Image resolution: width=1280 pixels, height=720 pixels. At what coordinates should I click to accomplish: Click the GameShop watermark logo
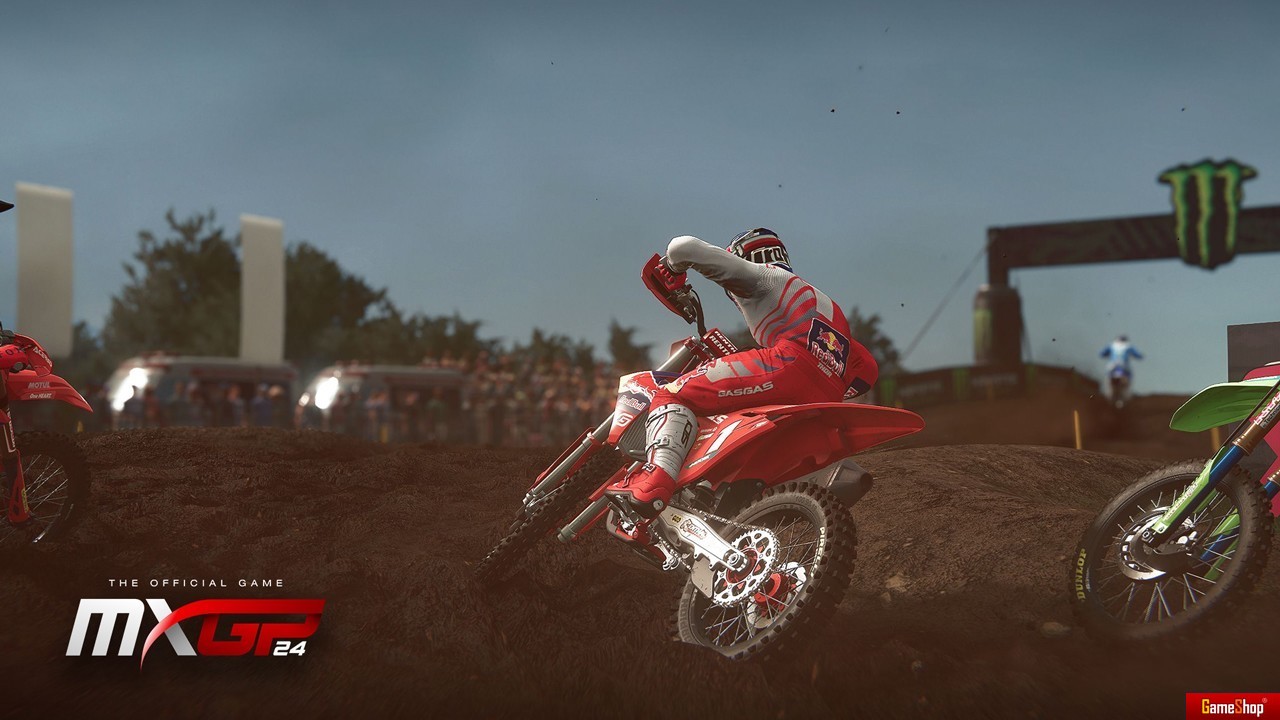click(1232, 706)
